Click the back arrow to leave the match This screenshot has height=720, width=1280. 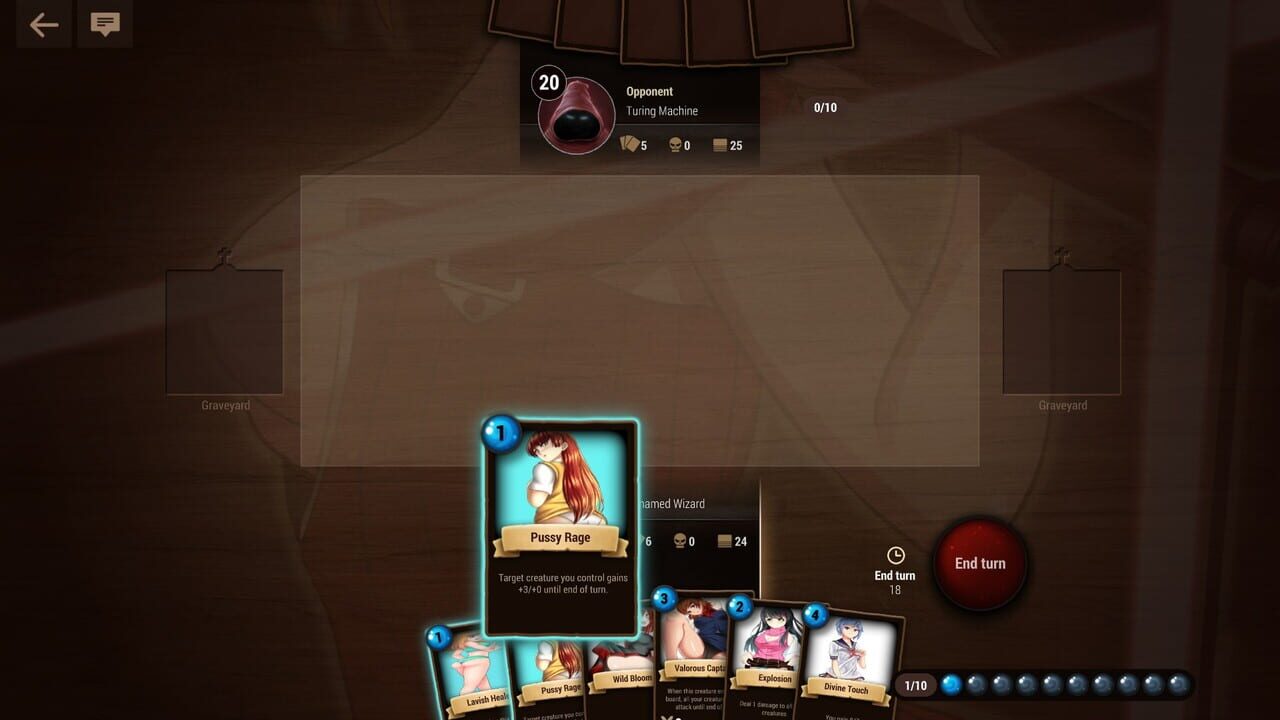click(42, 24)
